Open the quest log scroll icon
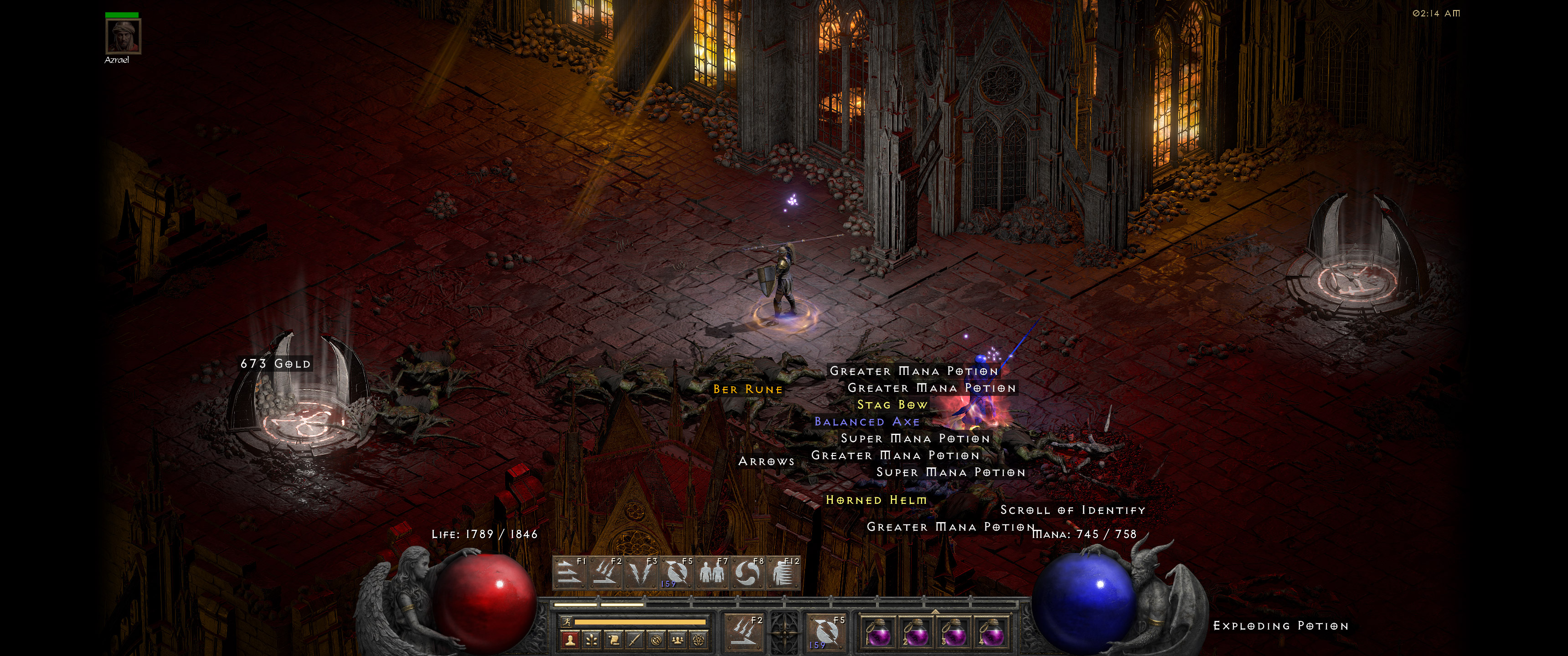Screen dimensions: 1568x656 tap(614, 640)
